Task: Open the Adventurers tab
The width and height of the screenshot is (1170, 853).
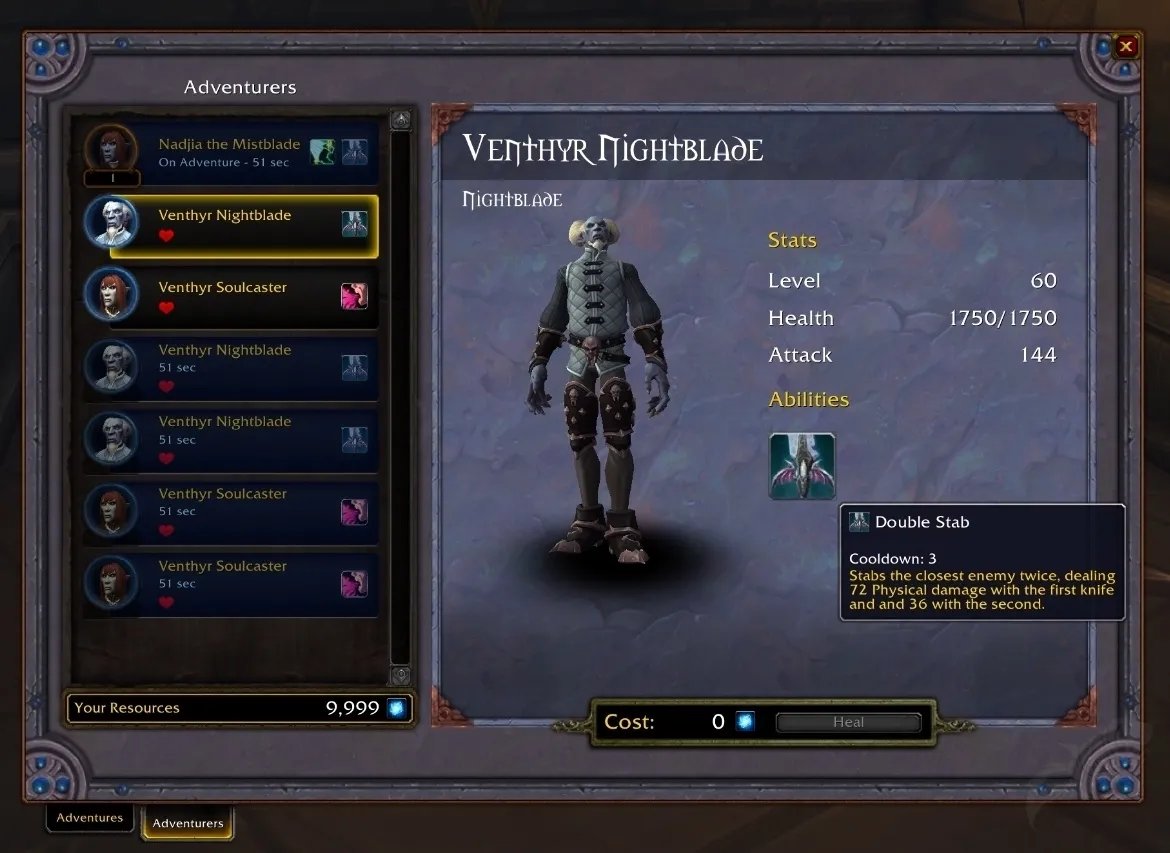Action: coord(188,823)
